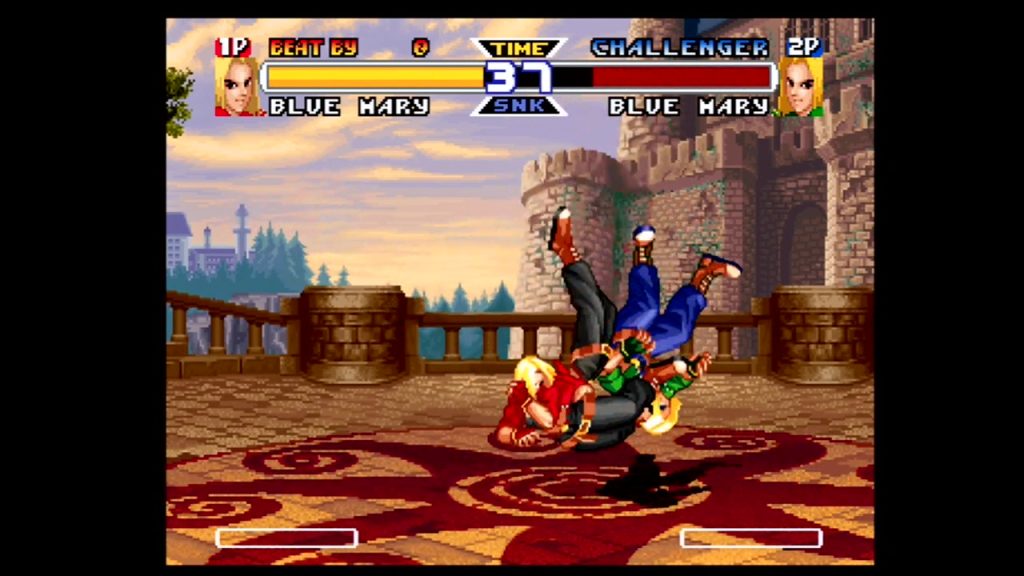Click the 1P Blue Mary portrait
The width and height of the screenshot is (1024, 576).
click(x=238, y=87)
